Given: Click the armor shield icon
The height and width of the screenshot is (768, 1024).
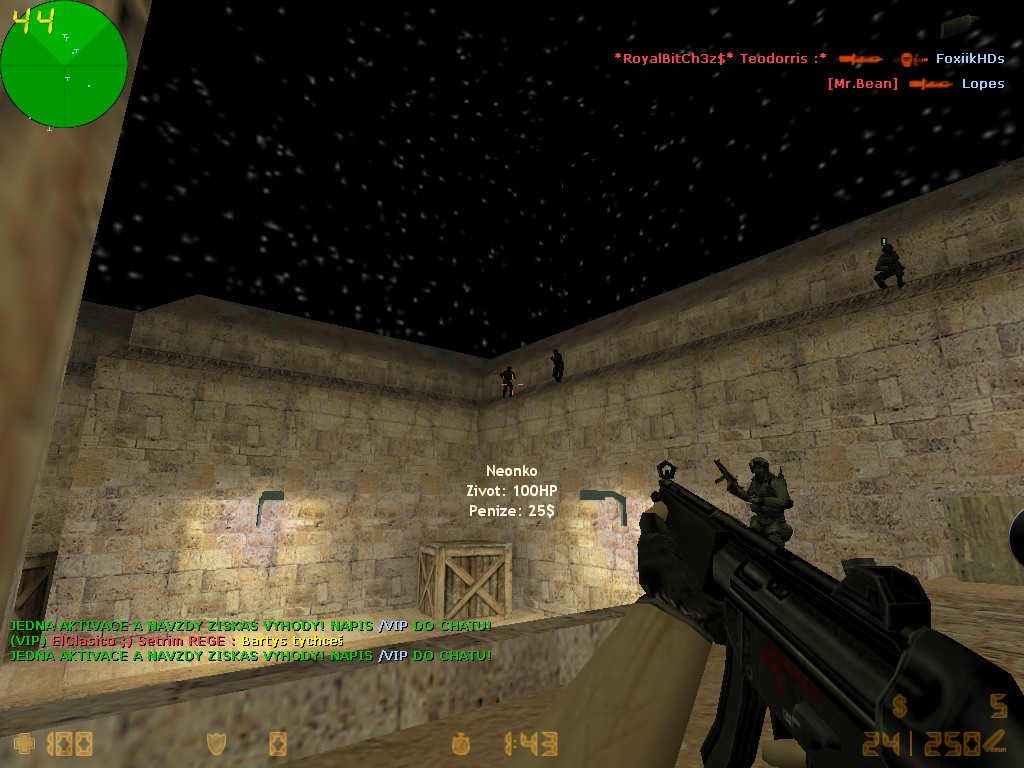Looking at the screenshot, I should click(x=216, y=743).
